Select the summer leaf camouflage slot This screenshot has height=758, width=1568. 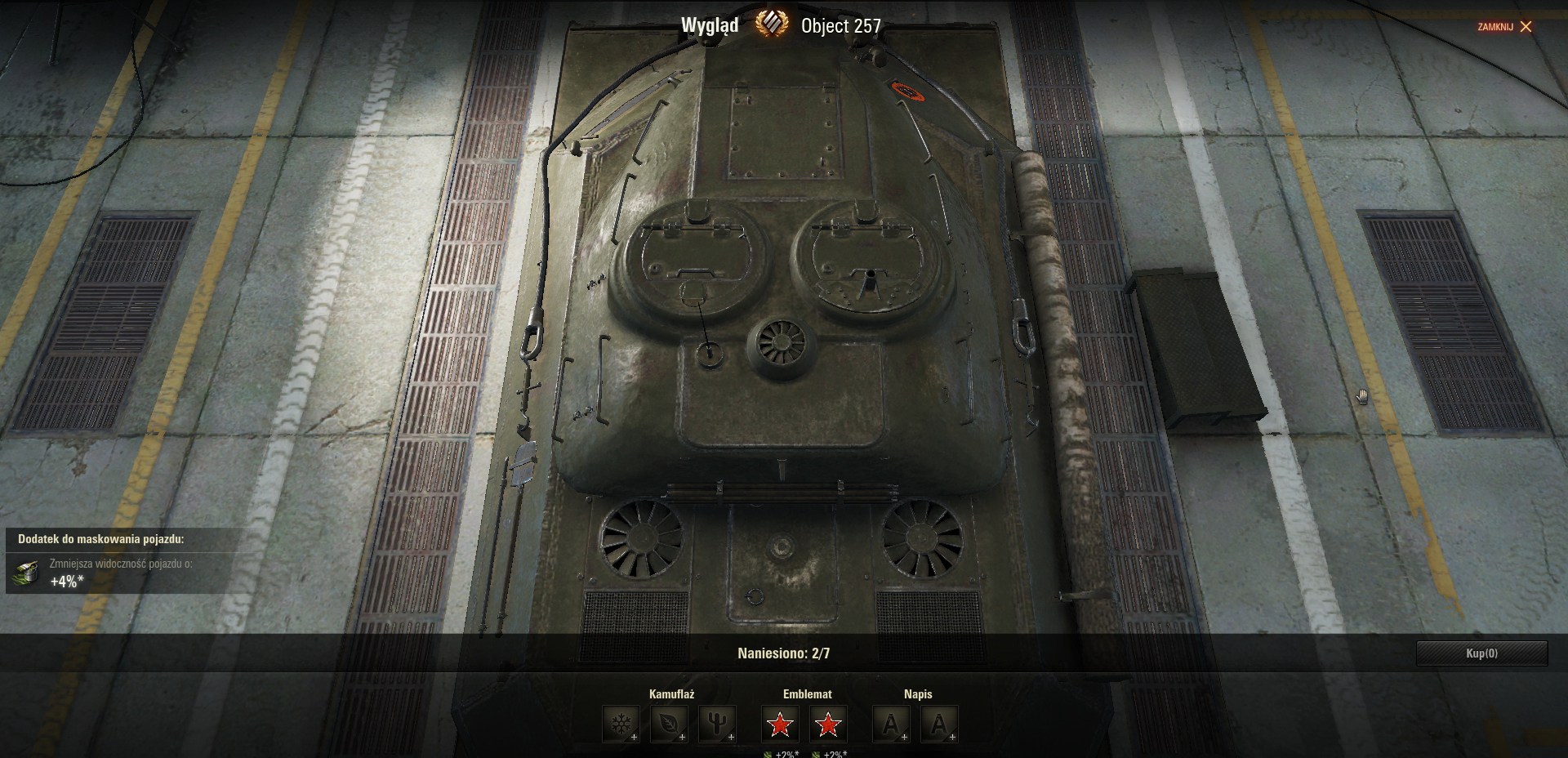pyautogui.click(x=669, y=724)
